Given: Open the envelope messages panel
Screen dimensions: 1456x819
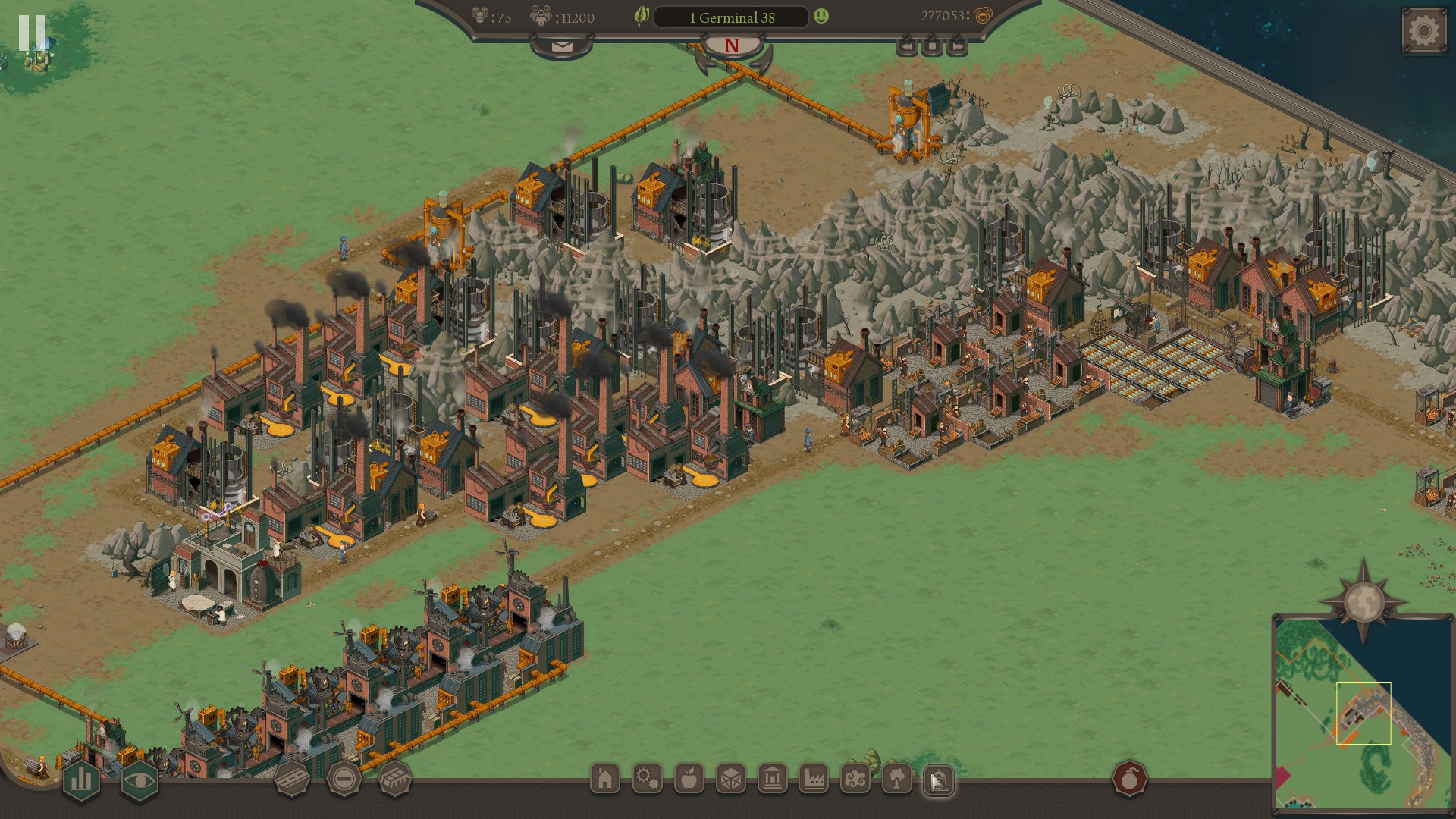Looking at the screenshot, I should (x=562, y=47).
